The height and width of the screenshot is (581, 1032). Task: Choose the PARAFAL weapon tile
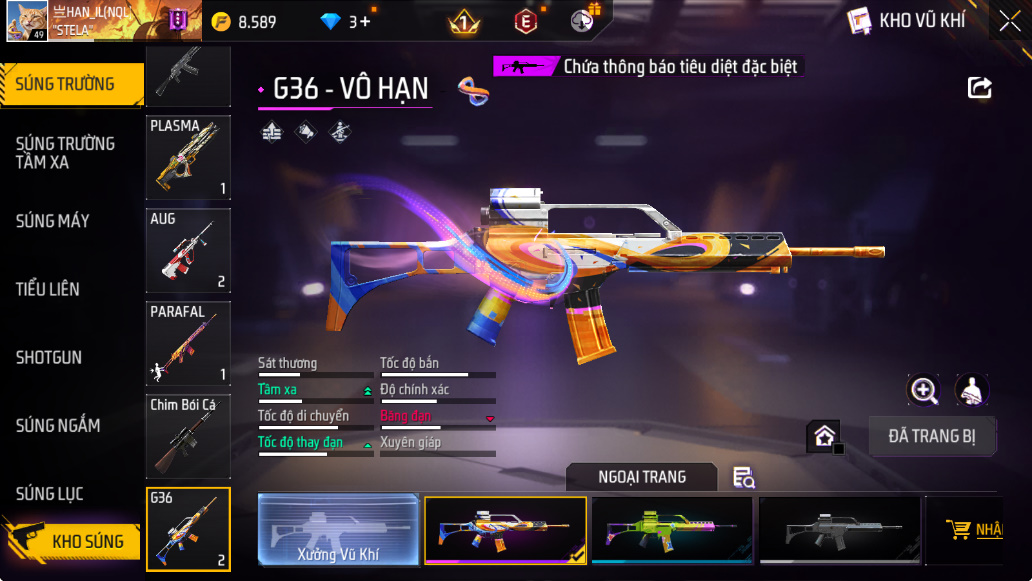[x=188, y=343]
